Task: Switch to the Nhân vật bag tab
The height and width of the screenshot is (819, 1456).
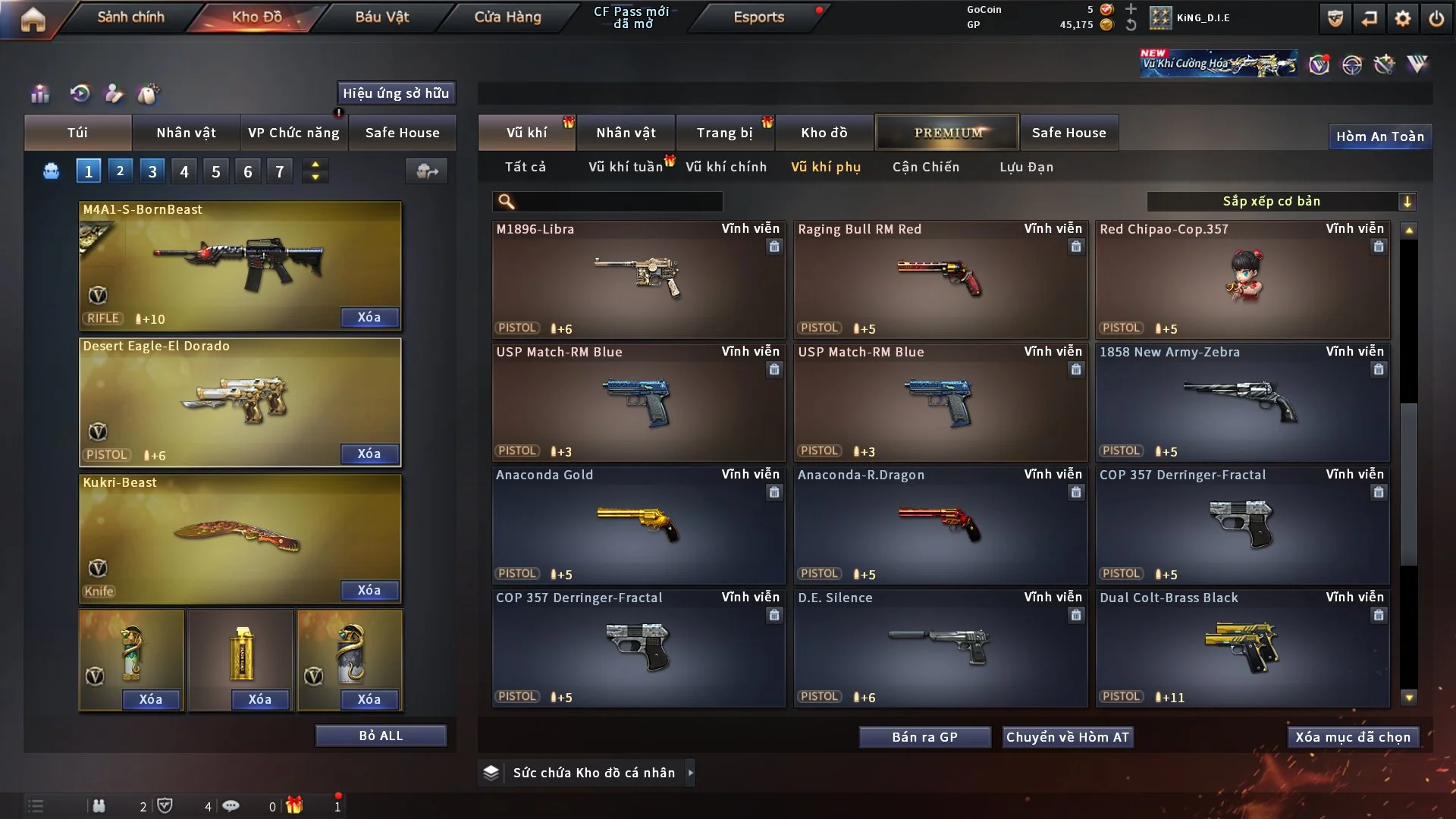Action: pos(186,133)
